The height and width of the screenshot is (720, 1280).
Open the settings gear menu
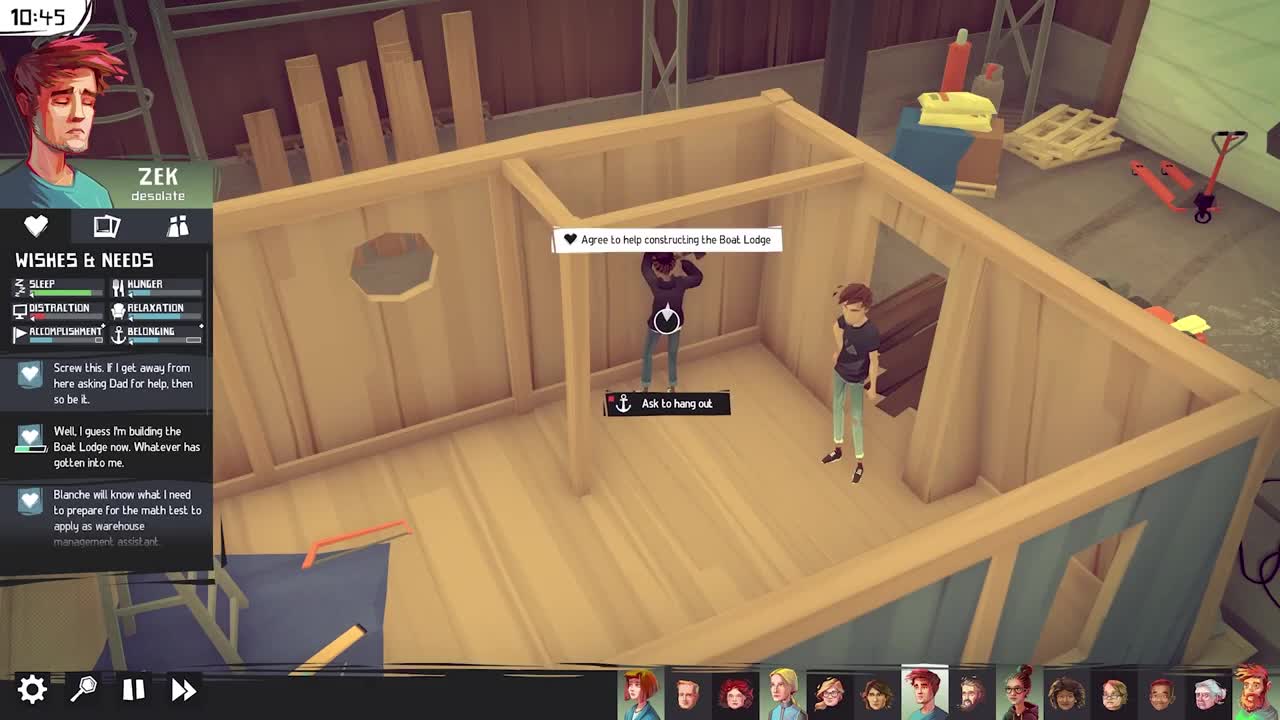tap(32, 689)
